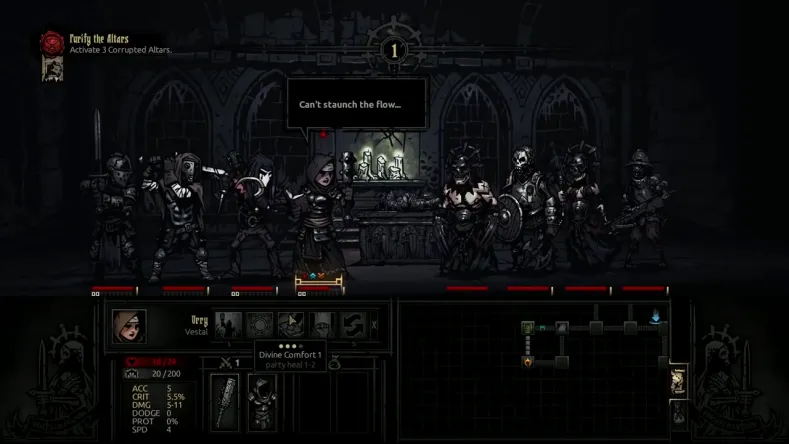Inspect the equipped hooded armor slot

point(262,402)
